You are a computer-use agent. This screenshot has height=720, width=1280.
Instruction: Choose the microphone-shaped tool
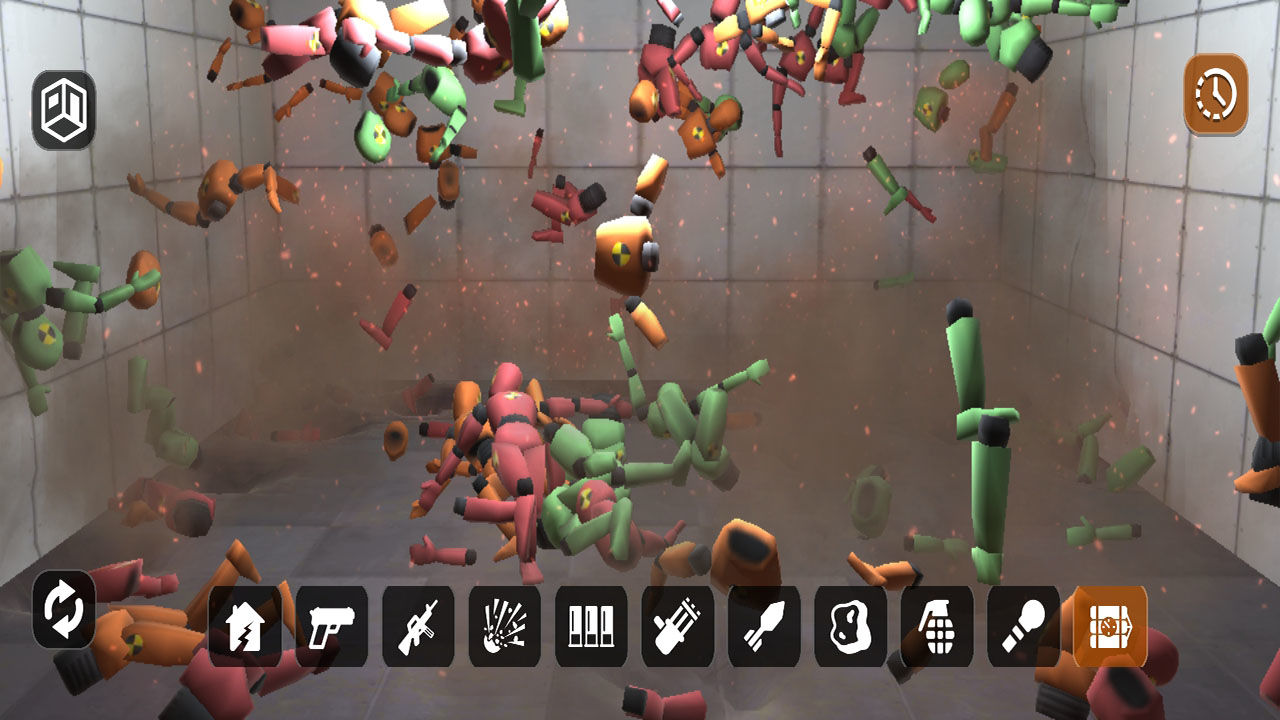pyautogui.click(x=1024, y=627)
